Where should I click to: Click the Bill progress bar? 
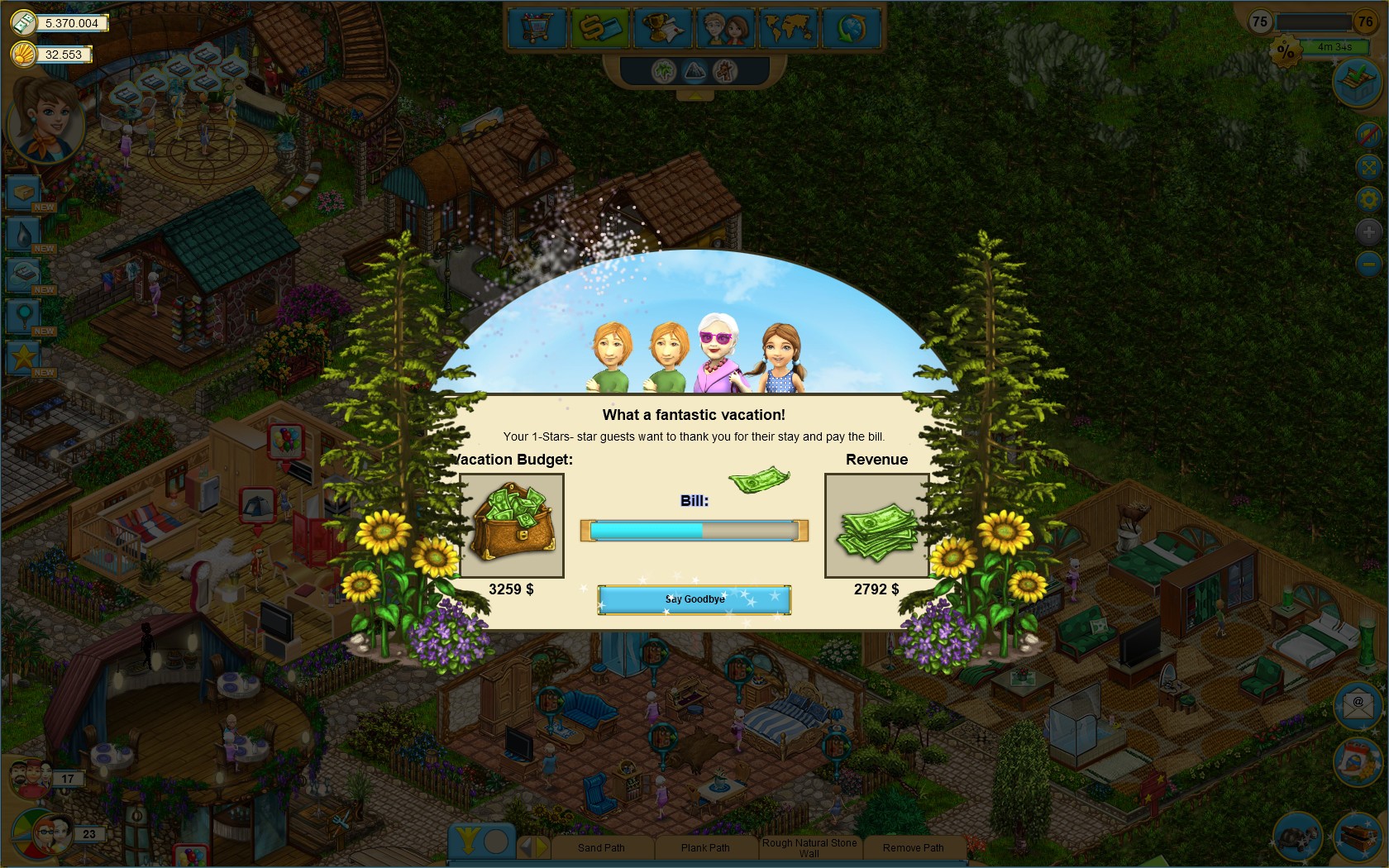tap(694, 531)
